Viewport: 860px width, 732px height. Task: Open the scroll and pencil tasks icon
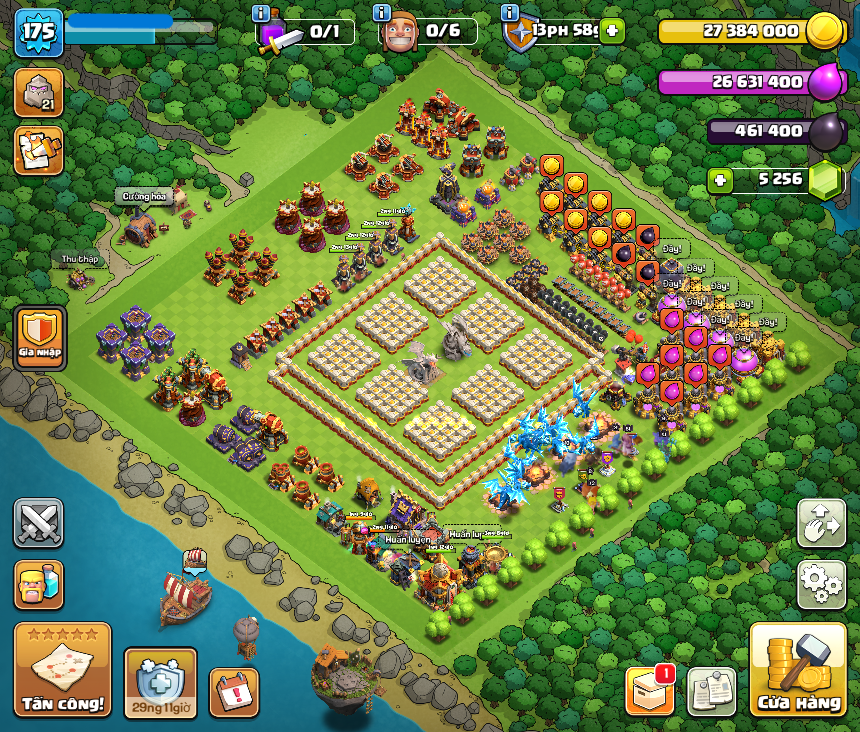point(38,150)
